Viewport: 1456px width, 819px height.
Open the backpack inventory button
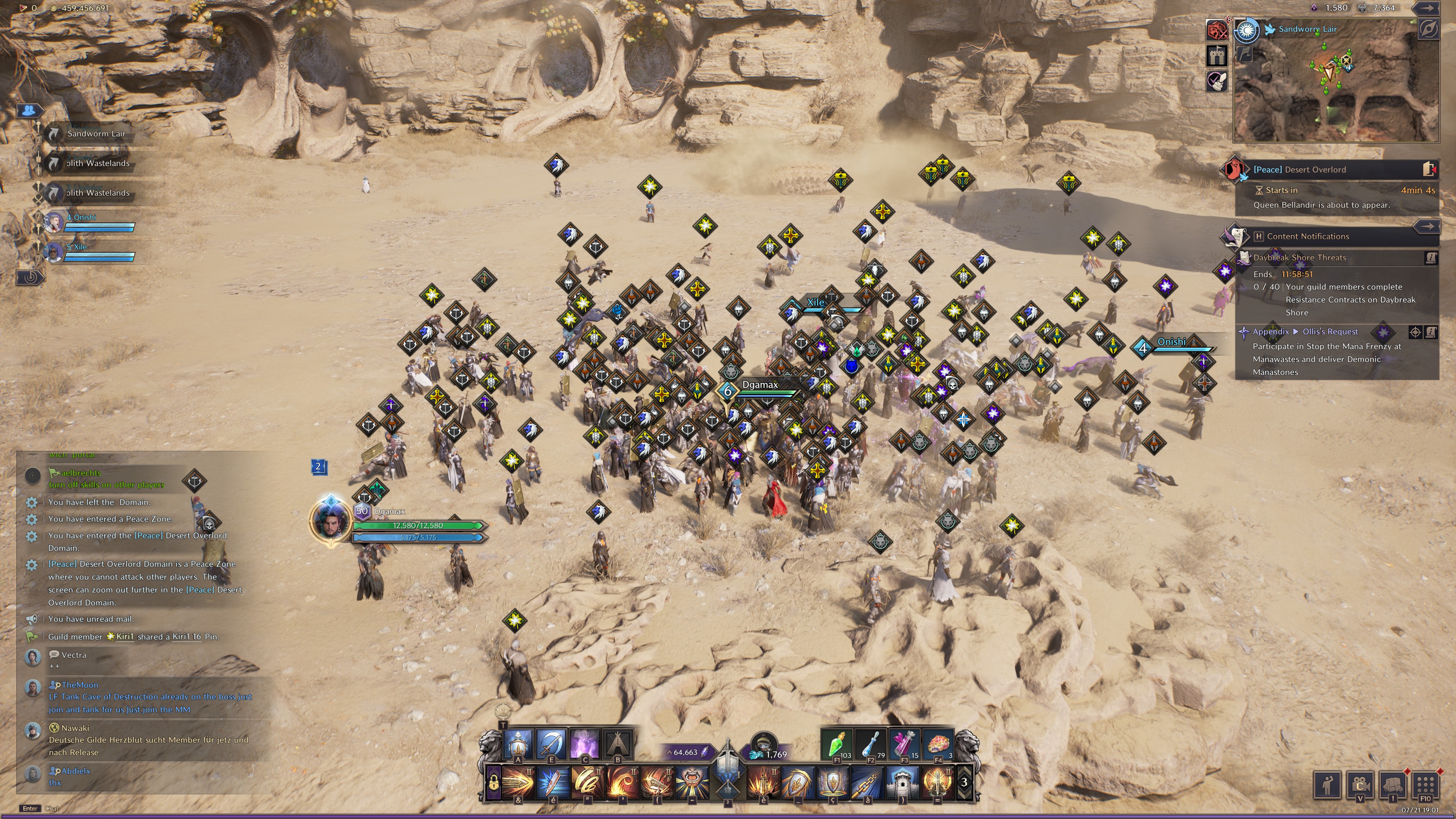point(1393,784)
